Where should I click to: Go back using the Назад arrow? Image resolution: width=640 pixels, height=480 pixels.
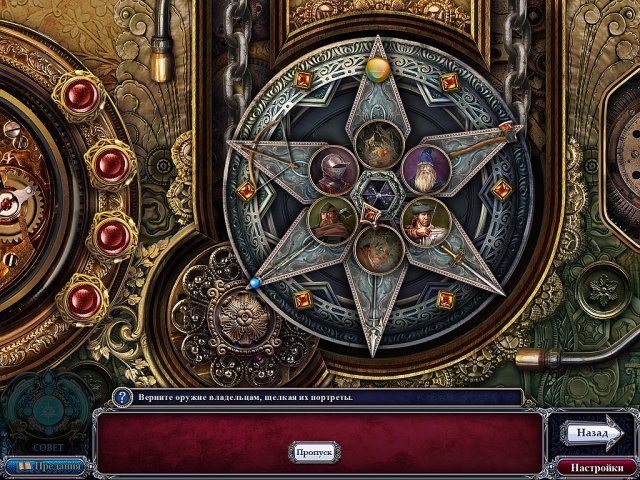[592, 433]
